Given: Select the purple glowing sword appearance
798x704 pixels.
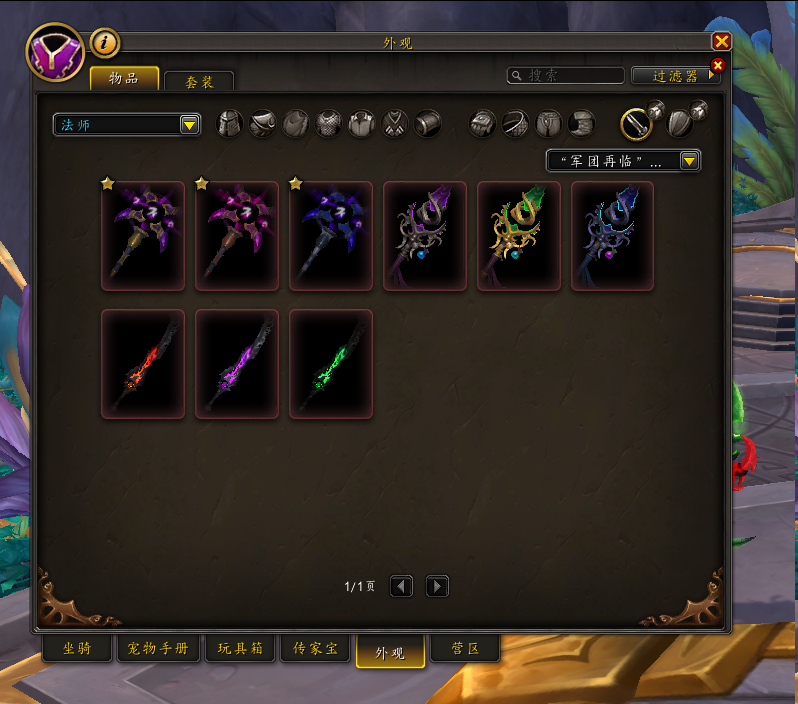Looking at the screenshot, I should (x=237, y=364).
